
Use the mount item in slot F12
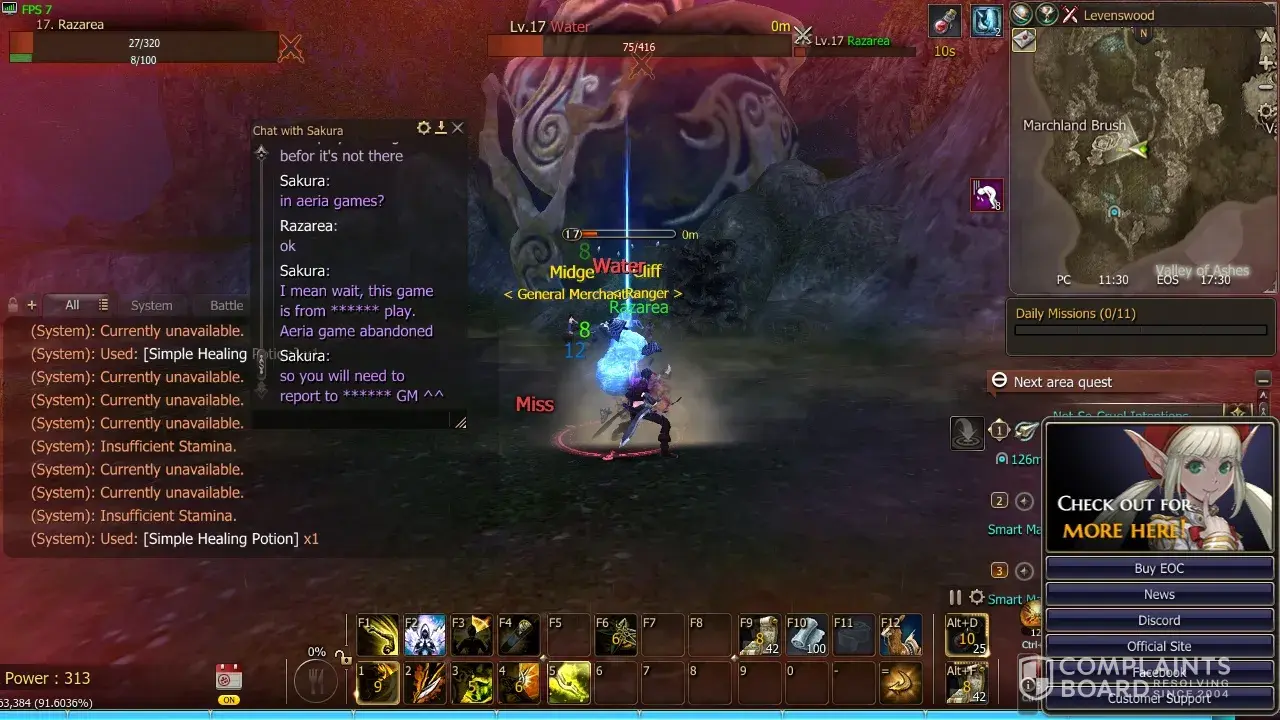[x=901, y=635]
